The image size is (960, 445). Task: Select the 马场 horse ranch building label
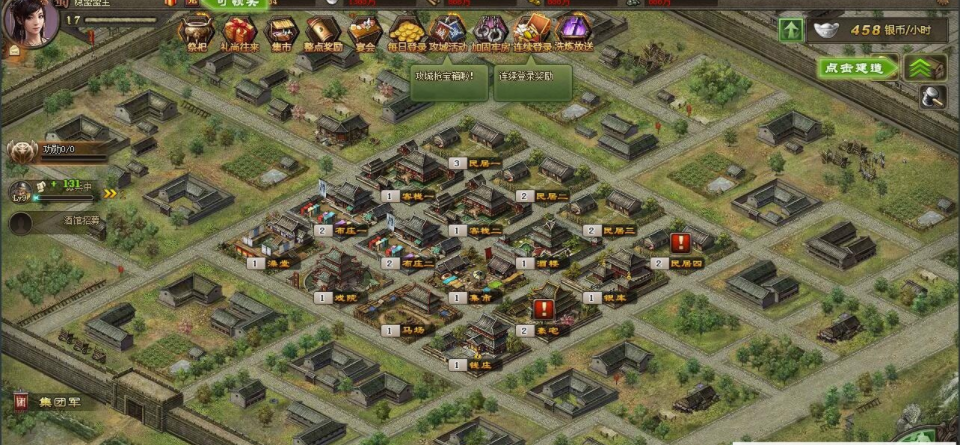tap(410, 329)
